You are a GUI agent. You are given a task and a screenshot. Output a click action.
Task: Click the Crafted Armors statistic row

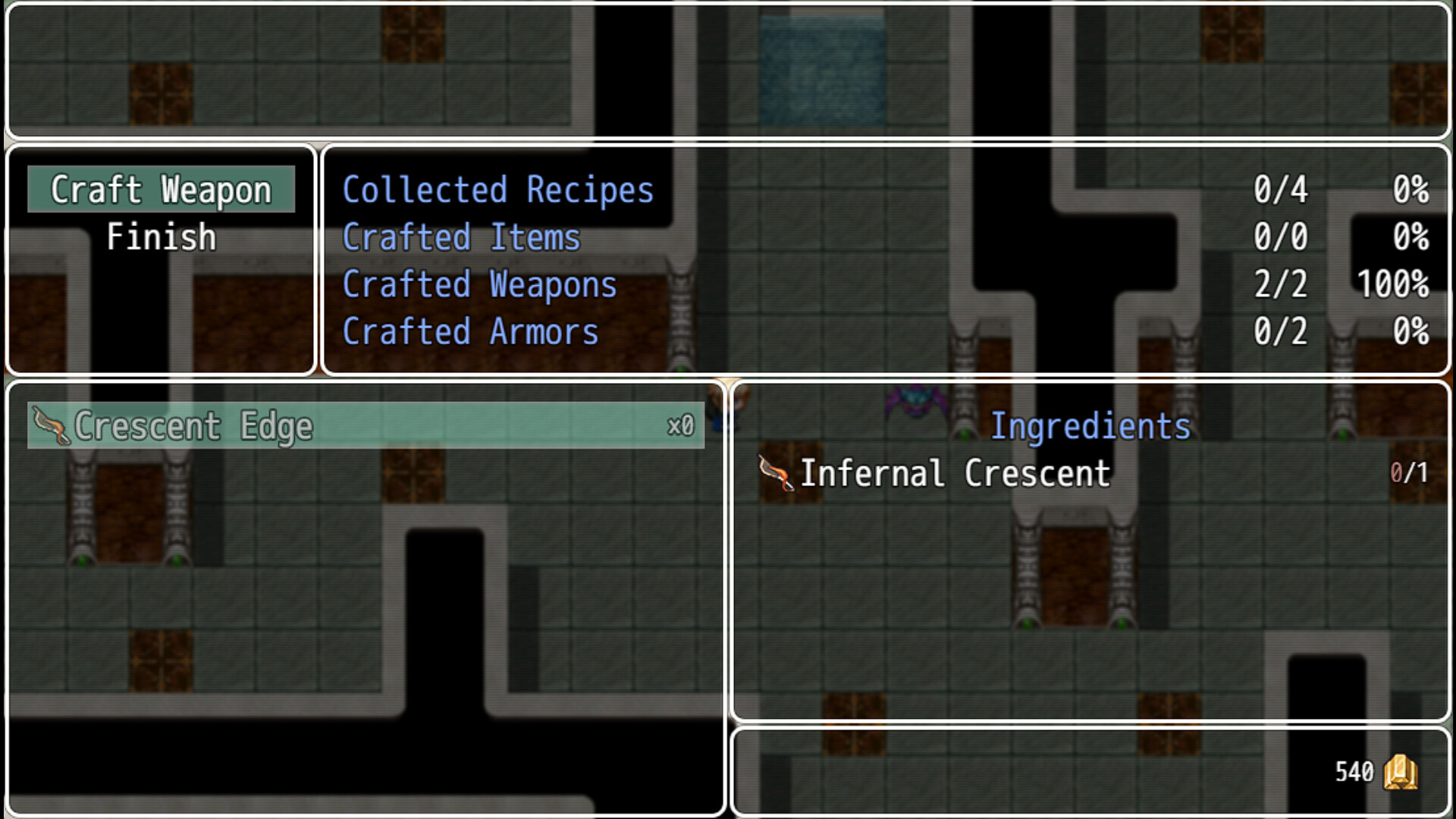point(469,331)
